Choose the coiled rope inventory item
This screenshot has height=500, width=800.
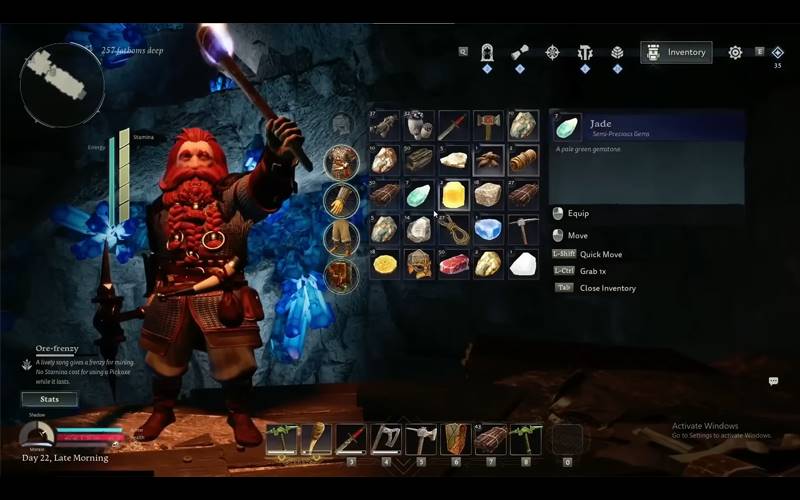point(453,229)
